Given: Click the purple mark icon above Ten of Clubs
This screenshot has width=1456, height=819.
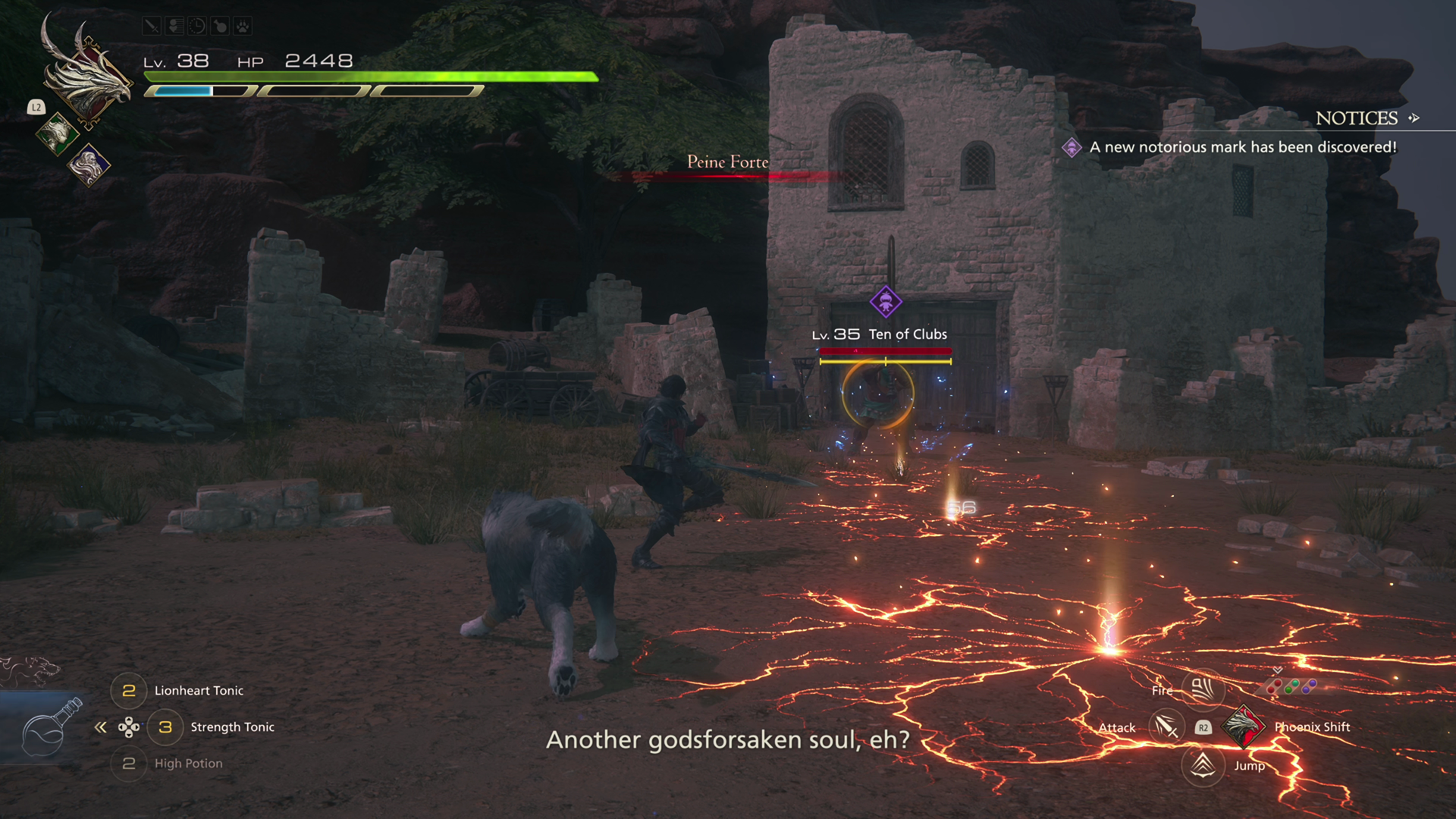Looking at the screenshot, I should pyautogui.click(x=885, y=301).
